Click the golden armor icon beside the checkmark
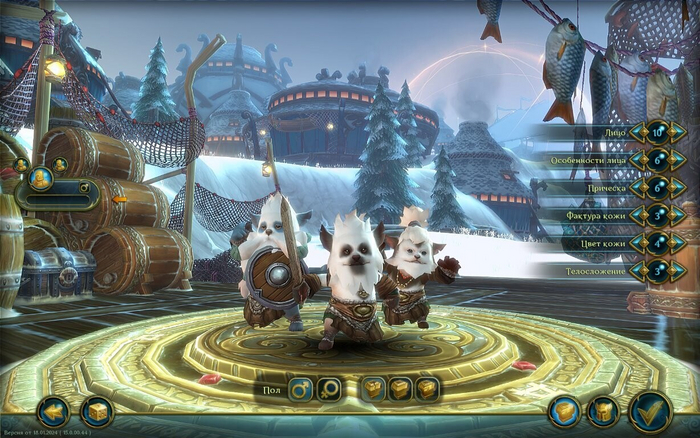The height and width of the screenshot is (438, 700). click(x=603, y=410)
